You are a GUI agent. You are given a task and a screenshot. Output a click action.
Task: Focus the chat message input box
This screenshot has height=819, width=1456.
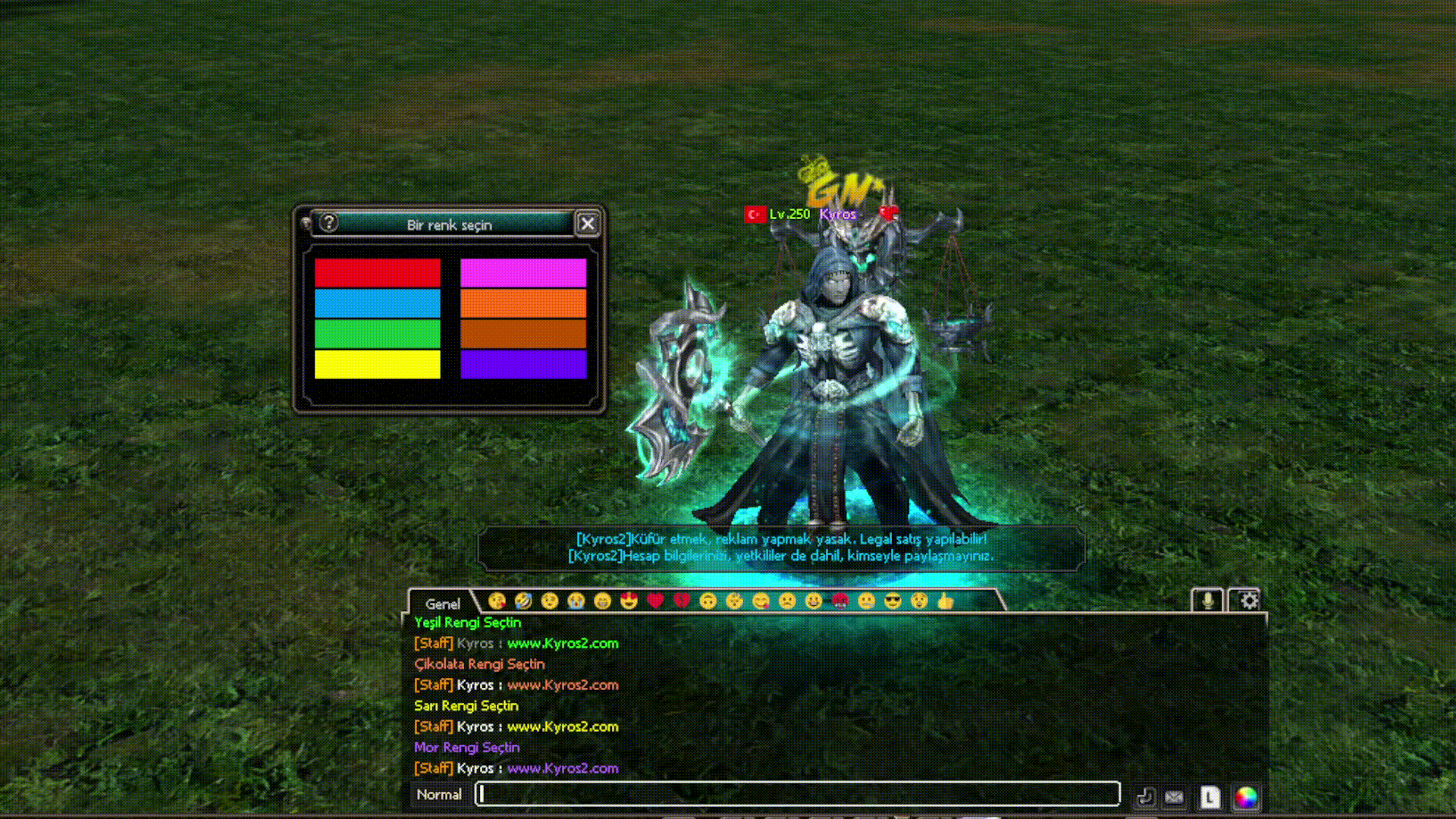[x=798, y=794]
